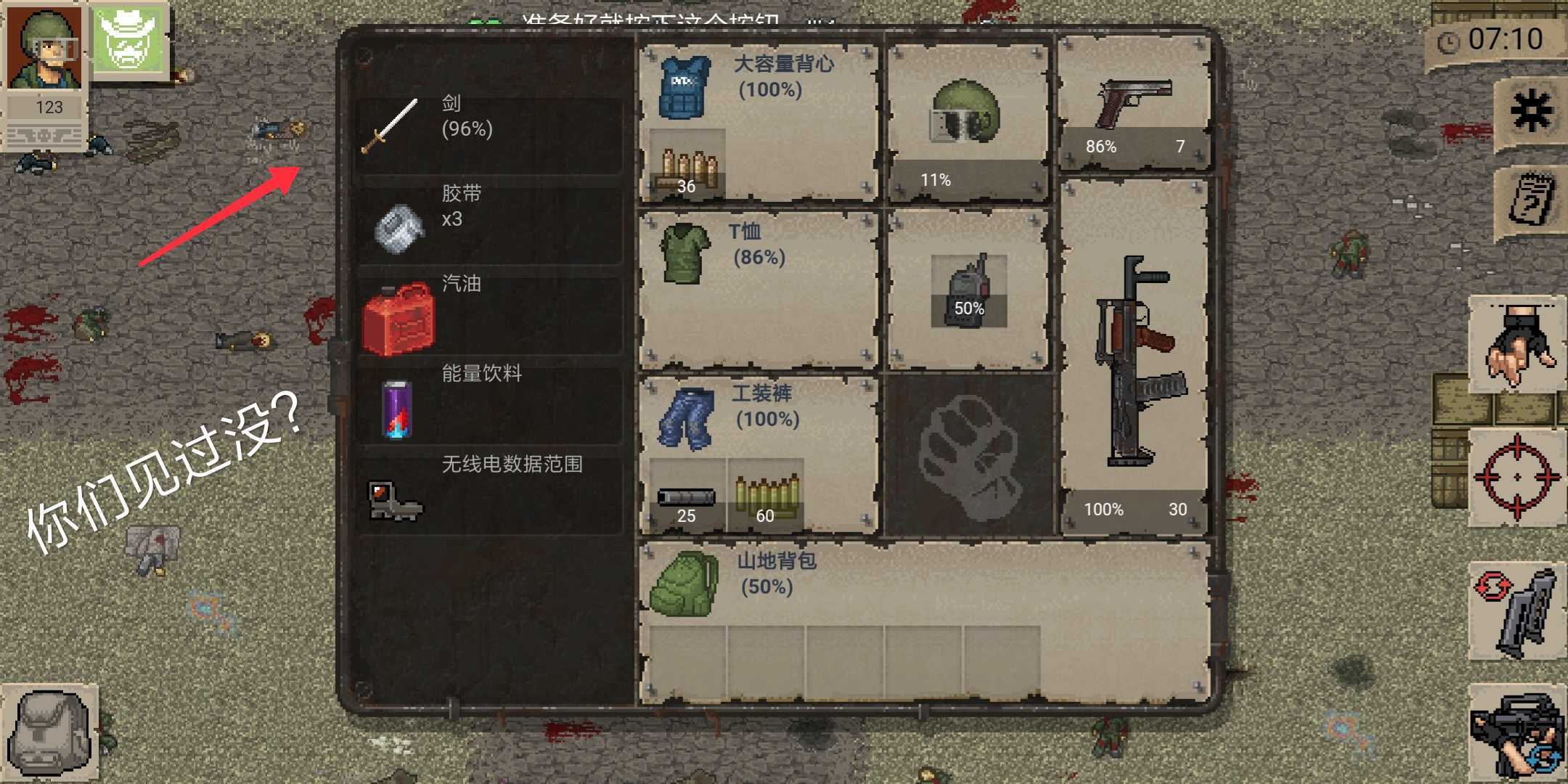1568x784 pixels.
Task: Tap the faction skull emblem badge
Action: coord(129,41)
